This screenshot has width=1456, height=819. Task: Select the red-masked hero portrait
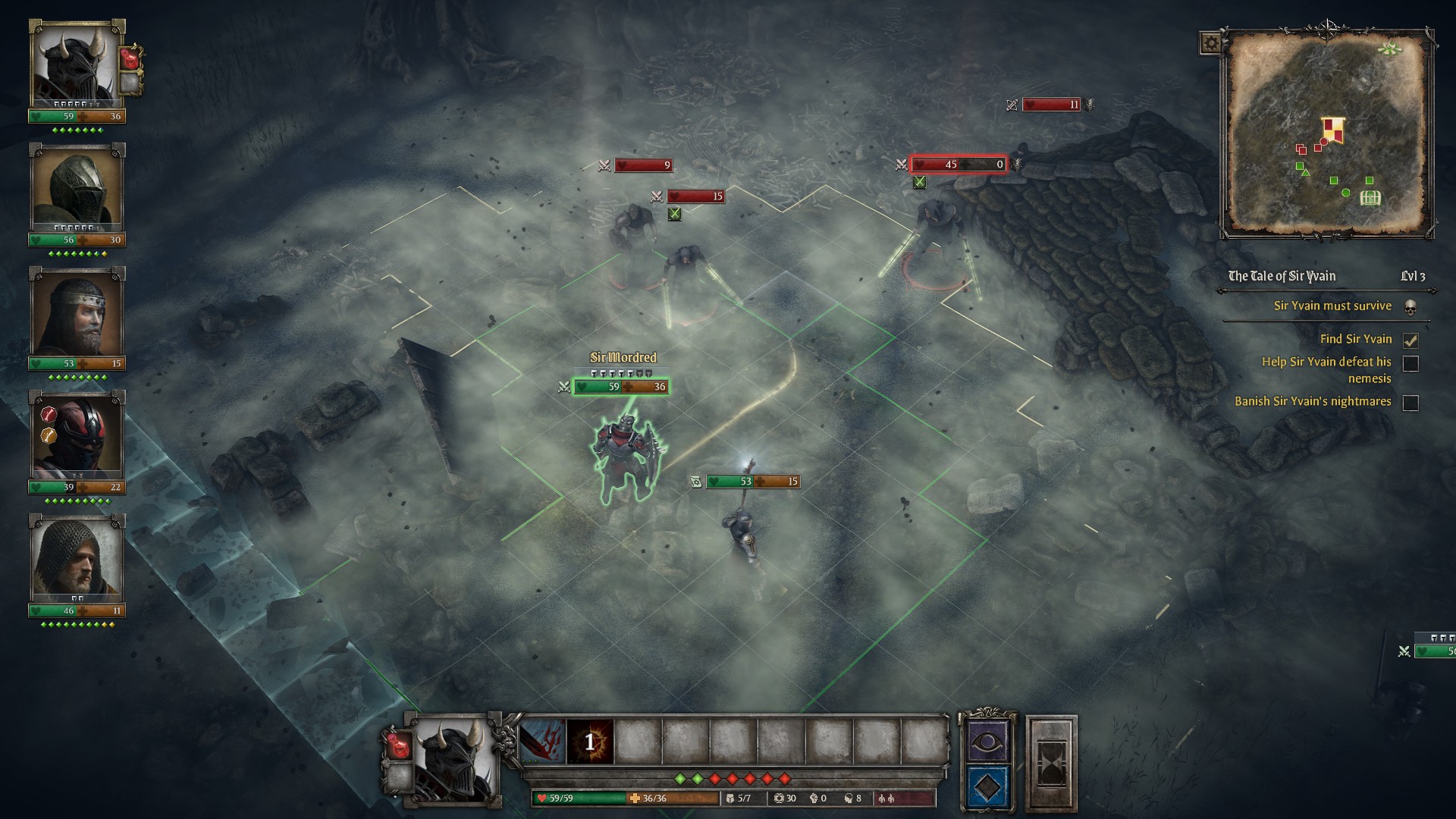(x=76, y=436)
